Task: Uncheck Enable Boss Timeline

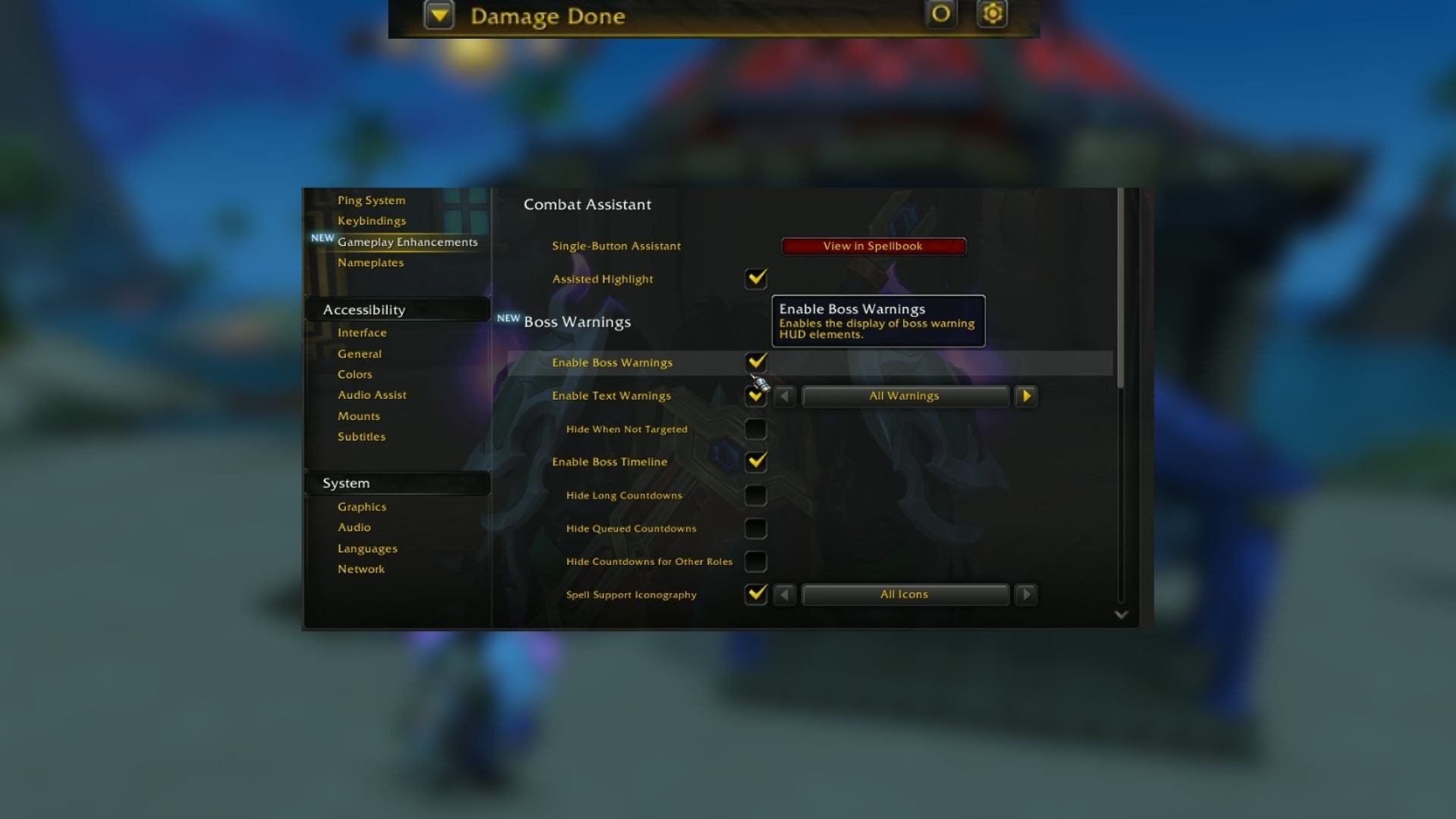Action: 755,462
